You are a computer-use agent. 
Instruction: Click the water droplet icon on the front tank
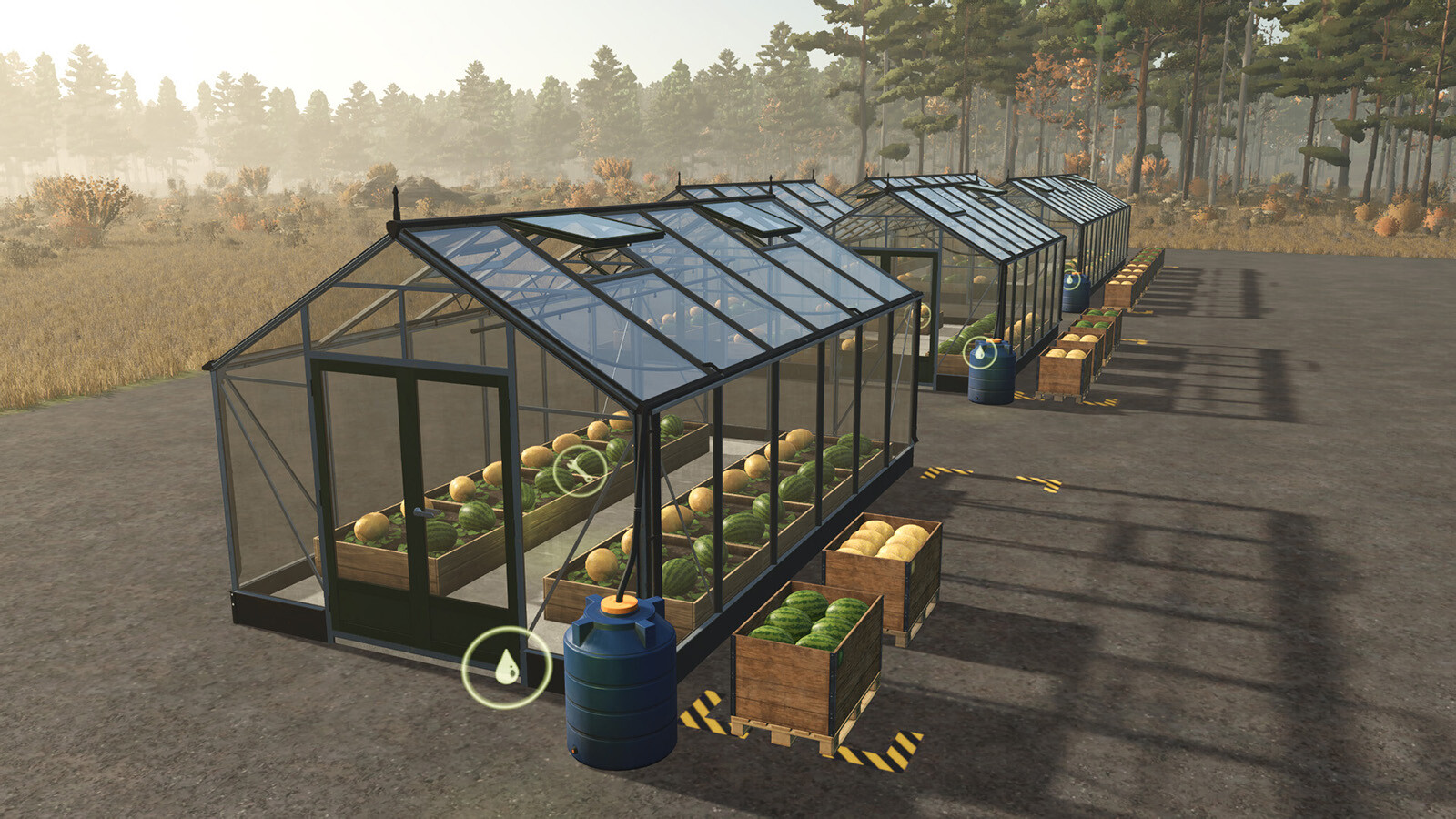click(x=507, y=667)
